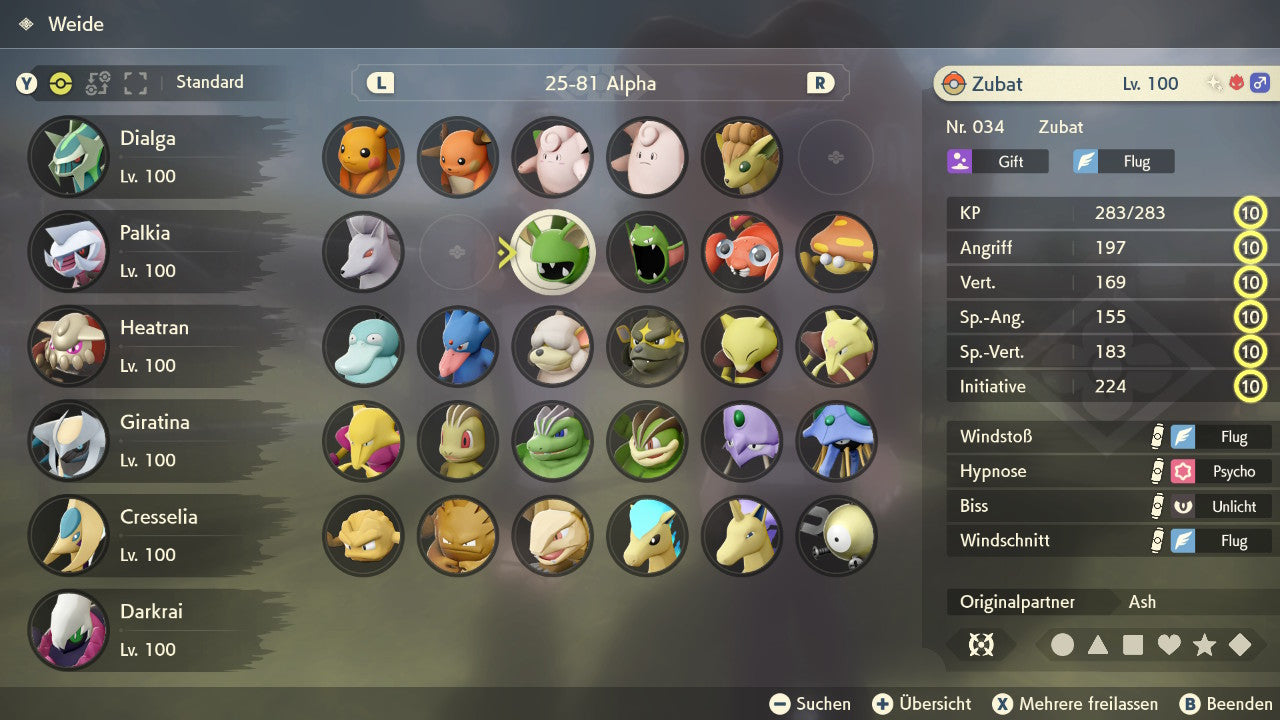The width and height of the screenshot is (1280, 720).
Task: Click the swap Pokémon arrows icon
Action: [x=97, y=84]
